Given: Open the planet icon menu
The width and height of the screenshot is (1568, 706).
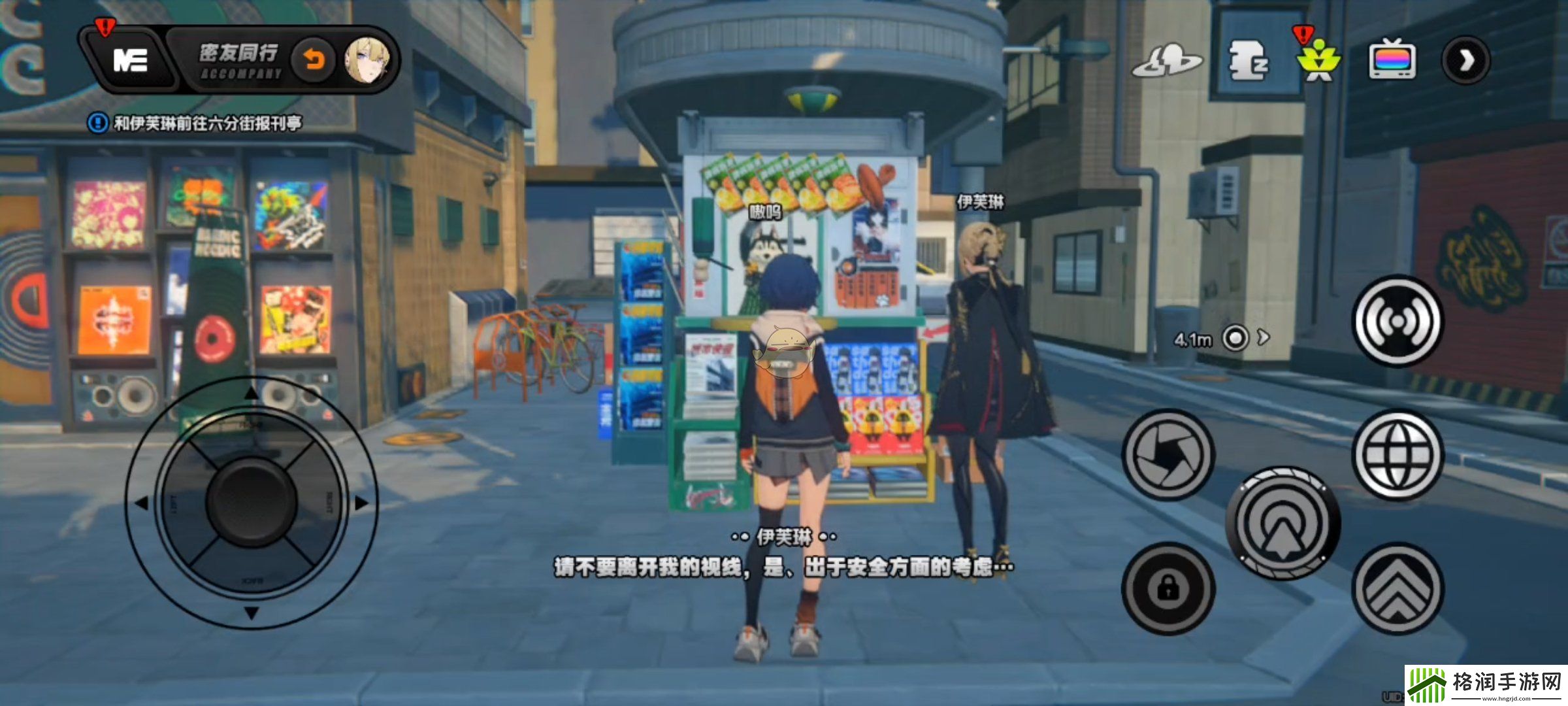Looking at the screenshot, I should coord(1167,62).
